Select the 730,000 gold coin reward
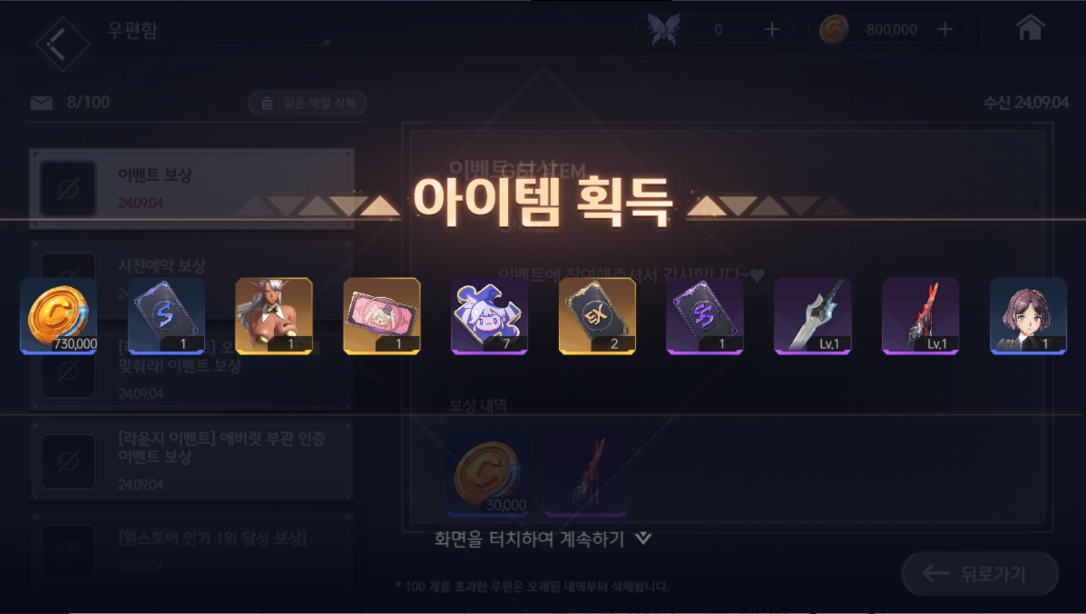This screenshot has width=1086, height=614. (59, 316)
